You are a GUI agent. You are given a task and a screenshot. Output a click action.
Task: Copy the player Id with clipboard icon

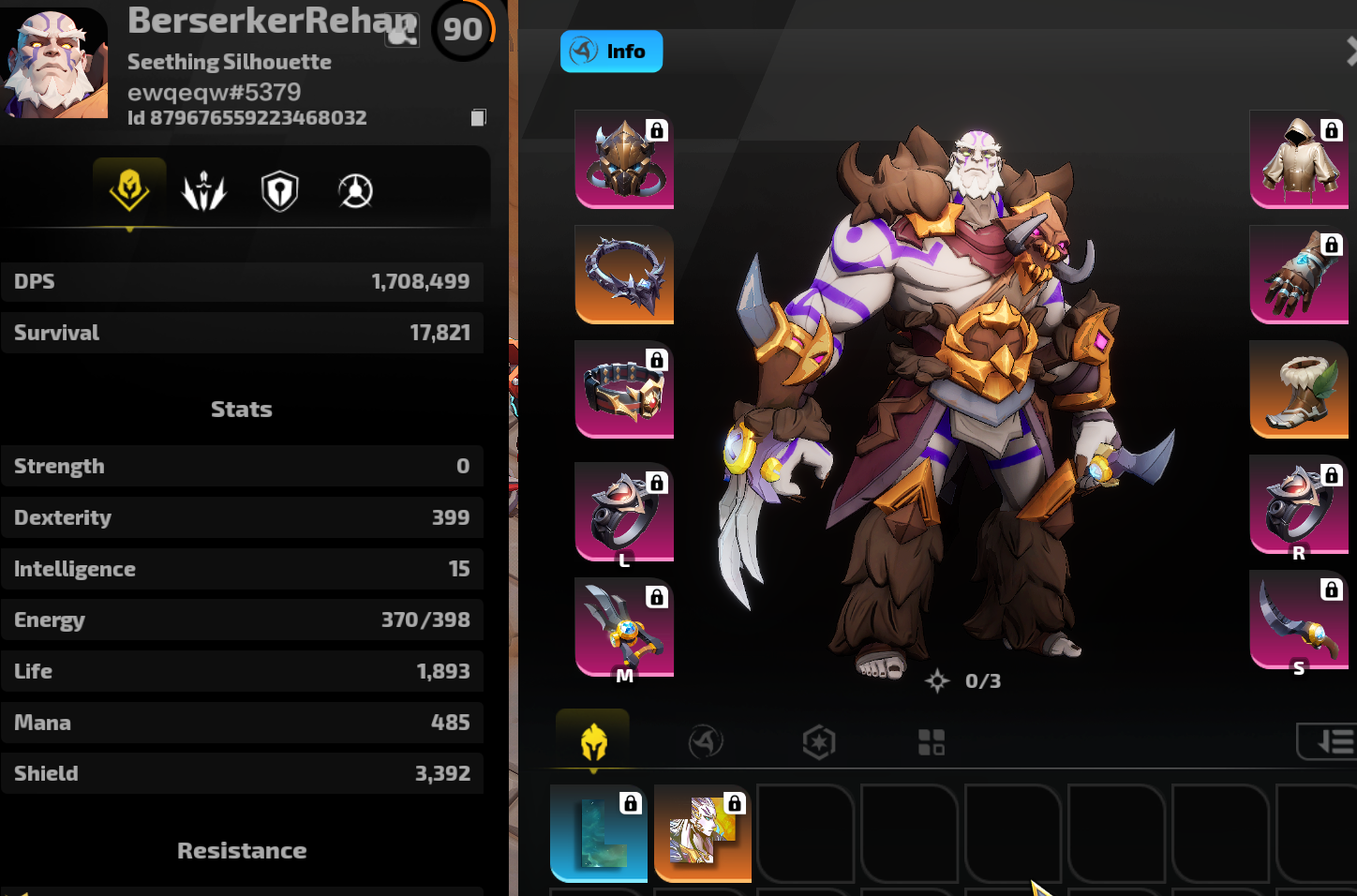point(478,117)
